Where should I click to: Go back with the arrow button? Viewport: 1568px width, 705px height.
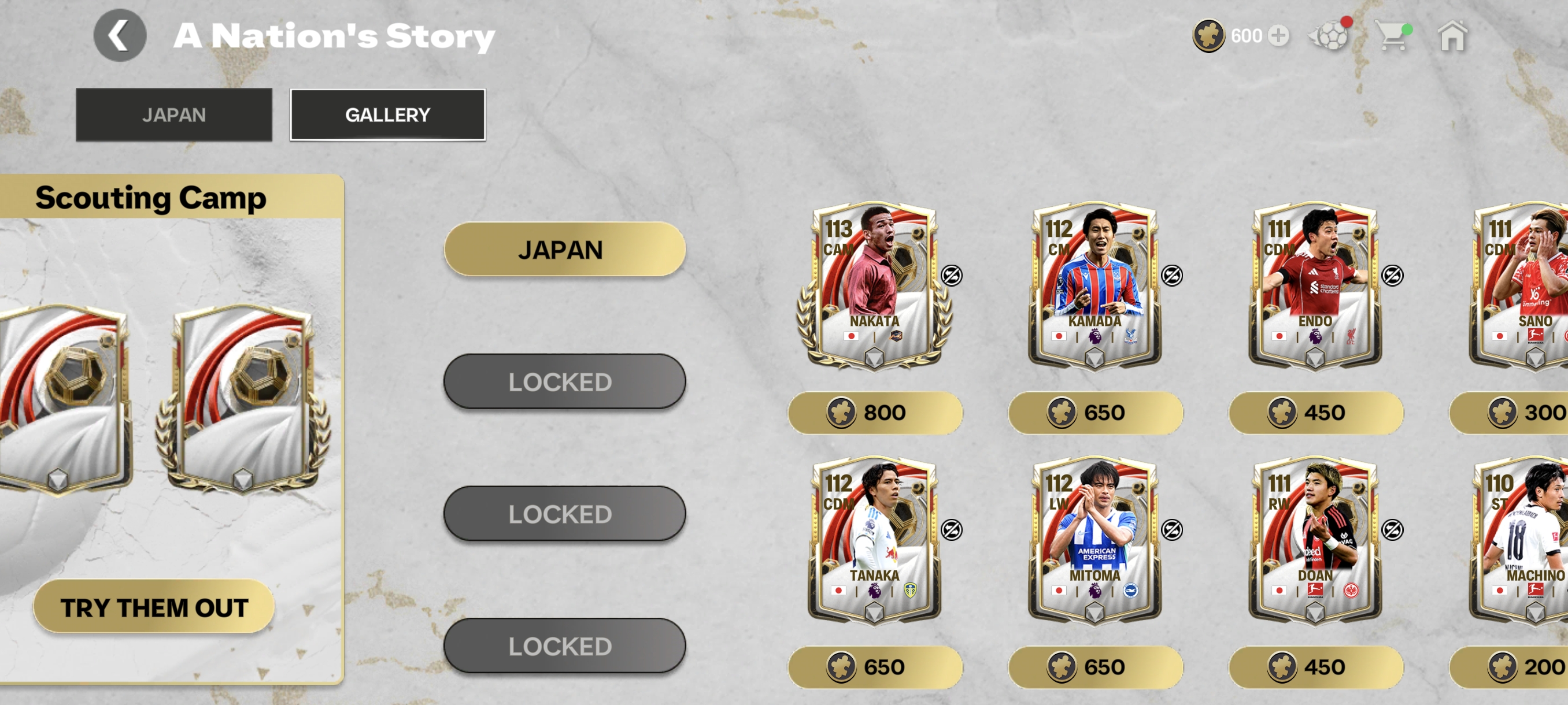click(x=119, y=35)
